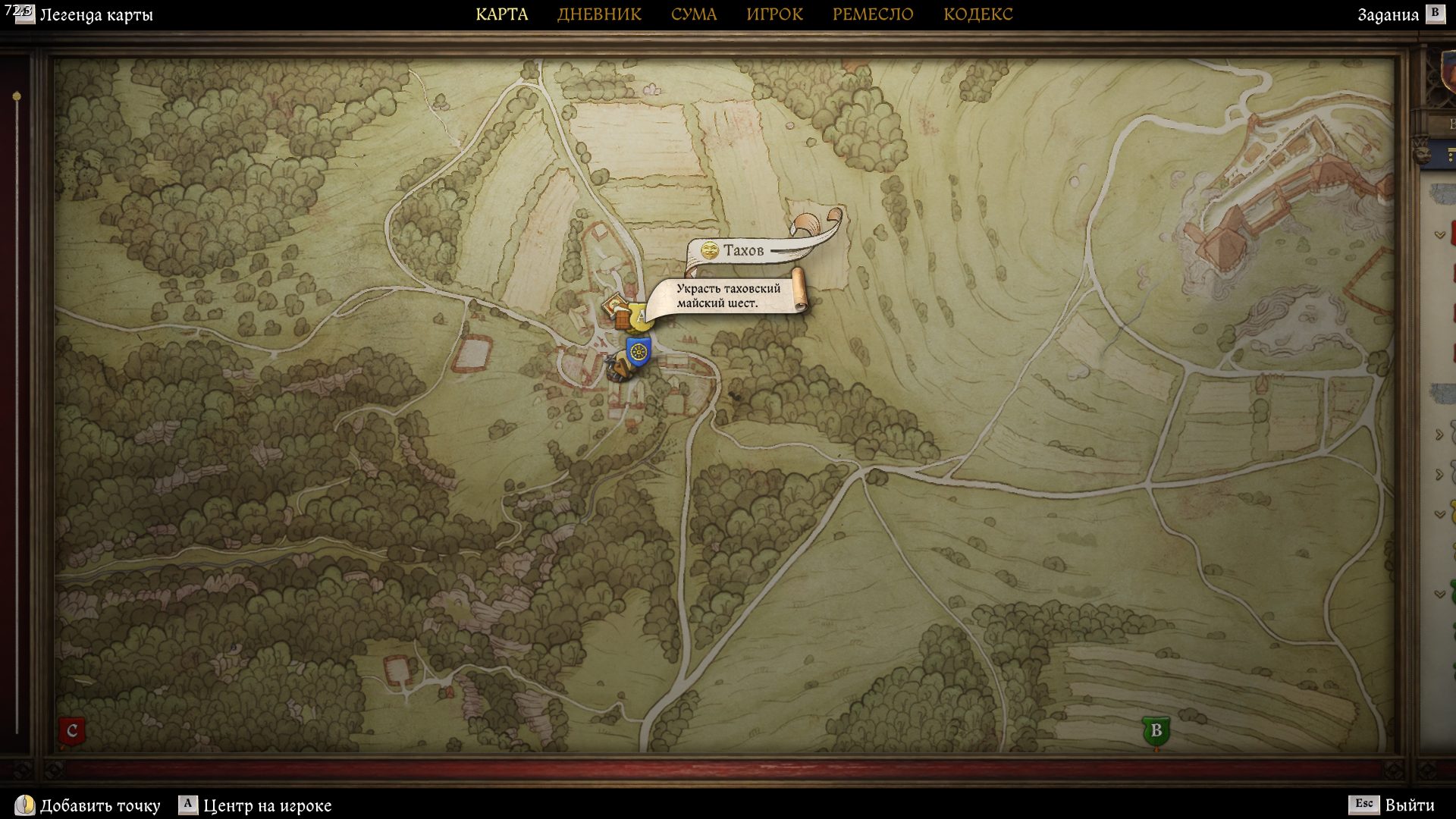Screen dimensions: 1456x819
Task: Click Добавить точку to add waypoint
Action: click(x=99, y=805)
